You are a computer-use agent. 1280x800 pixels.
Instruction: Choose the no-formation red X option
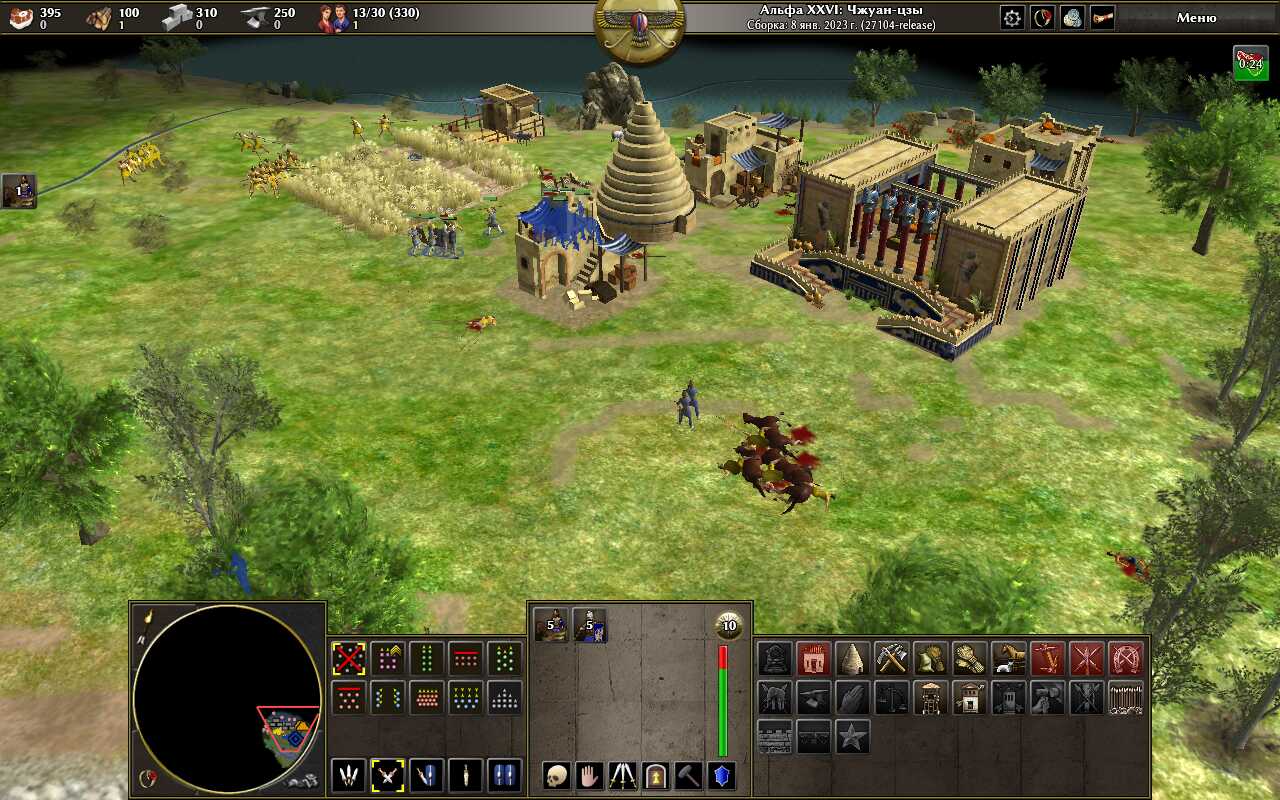[348, 659]
